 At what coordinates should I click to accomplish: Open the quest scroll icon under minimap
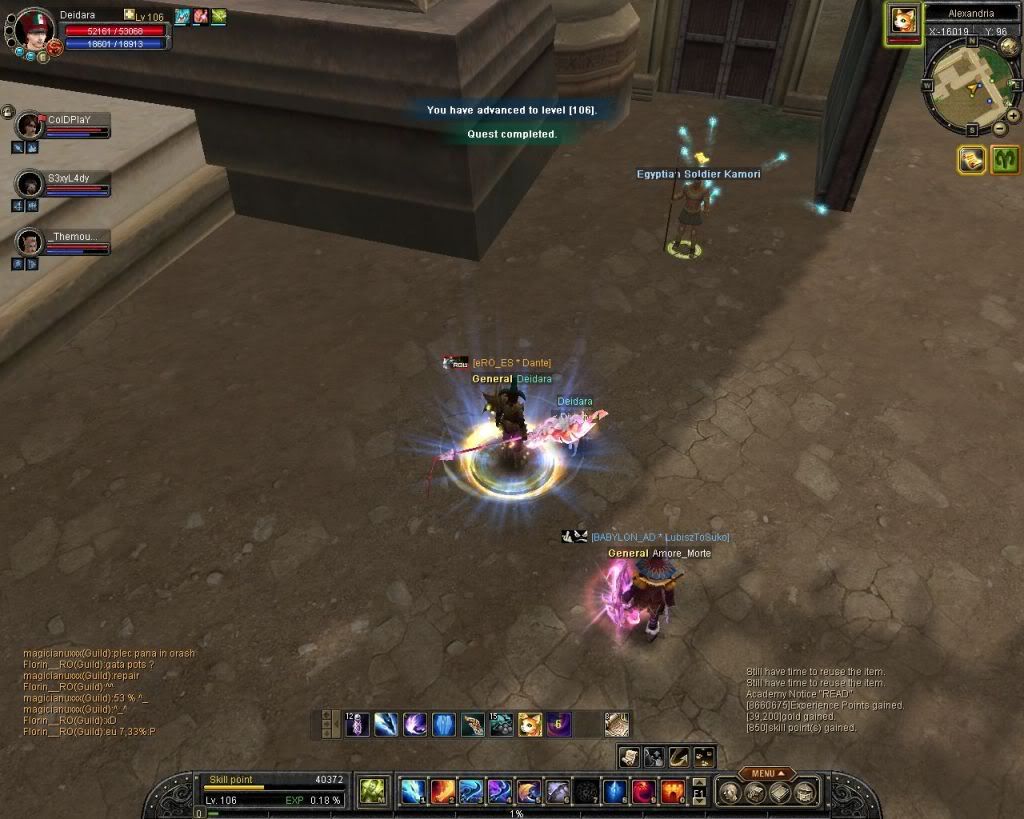[971, 159]
